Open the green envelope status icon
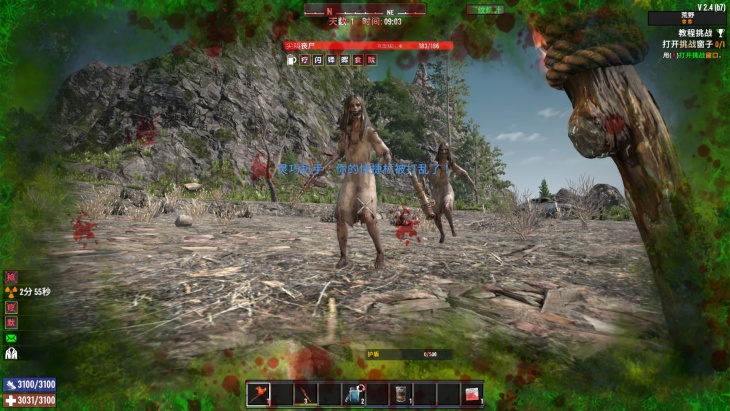 [x=11, y=338]
